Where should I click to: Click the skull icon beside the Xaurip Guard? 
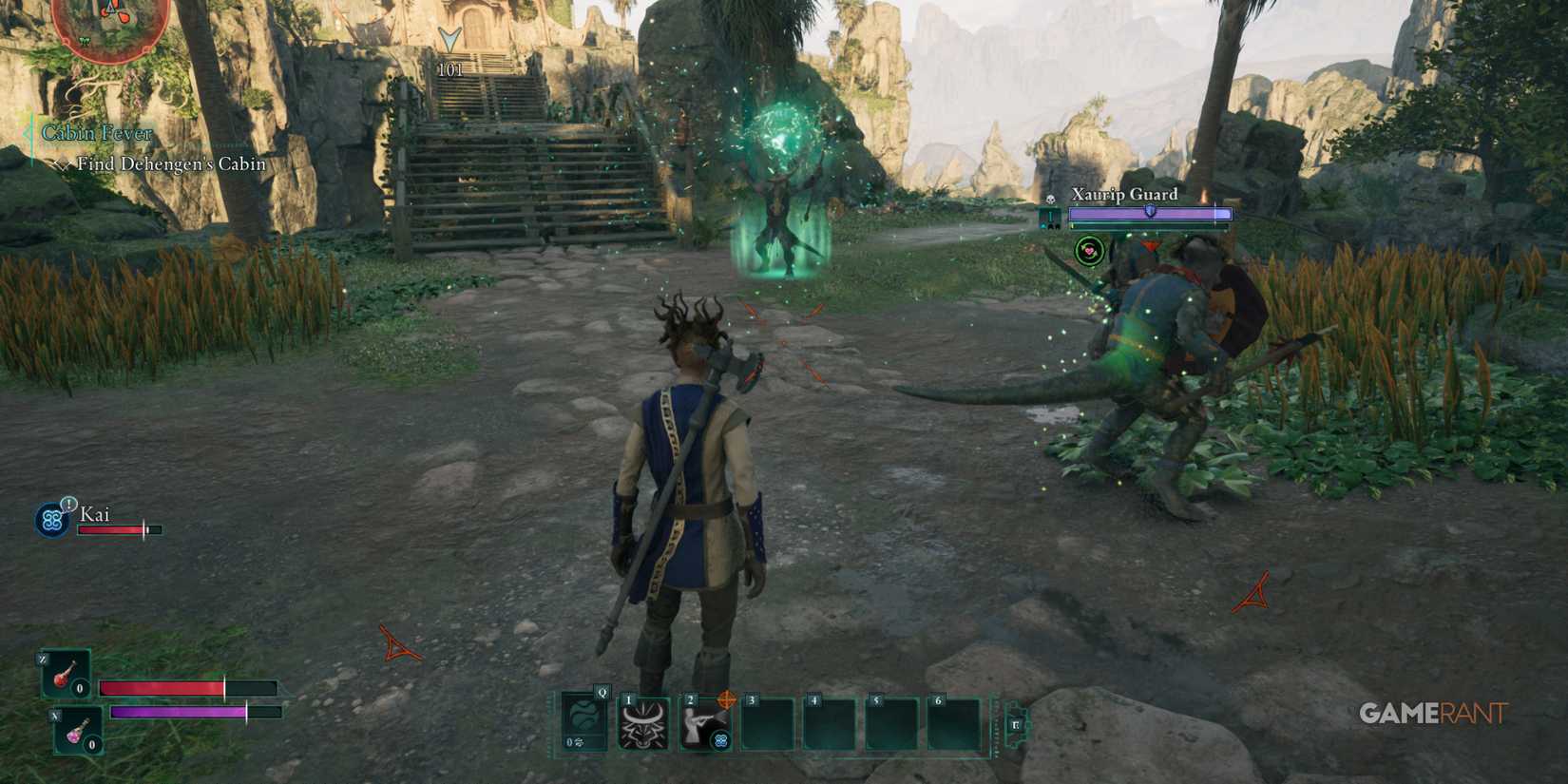1051,200
